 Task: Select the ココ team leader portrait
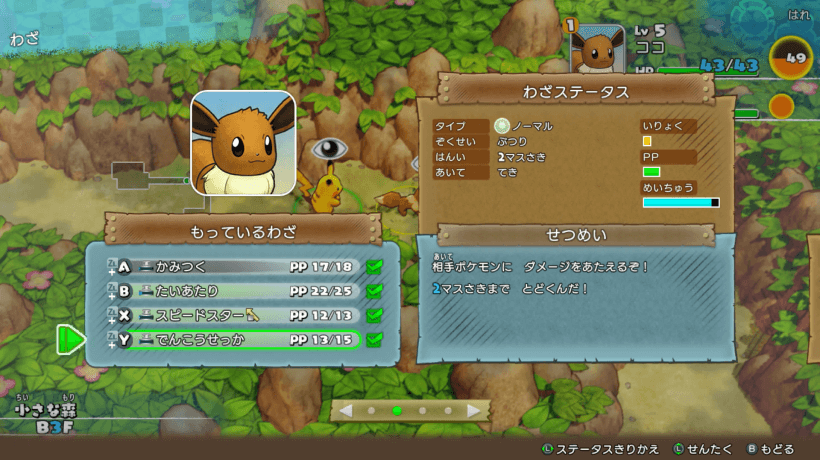[599, 50]
